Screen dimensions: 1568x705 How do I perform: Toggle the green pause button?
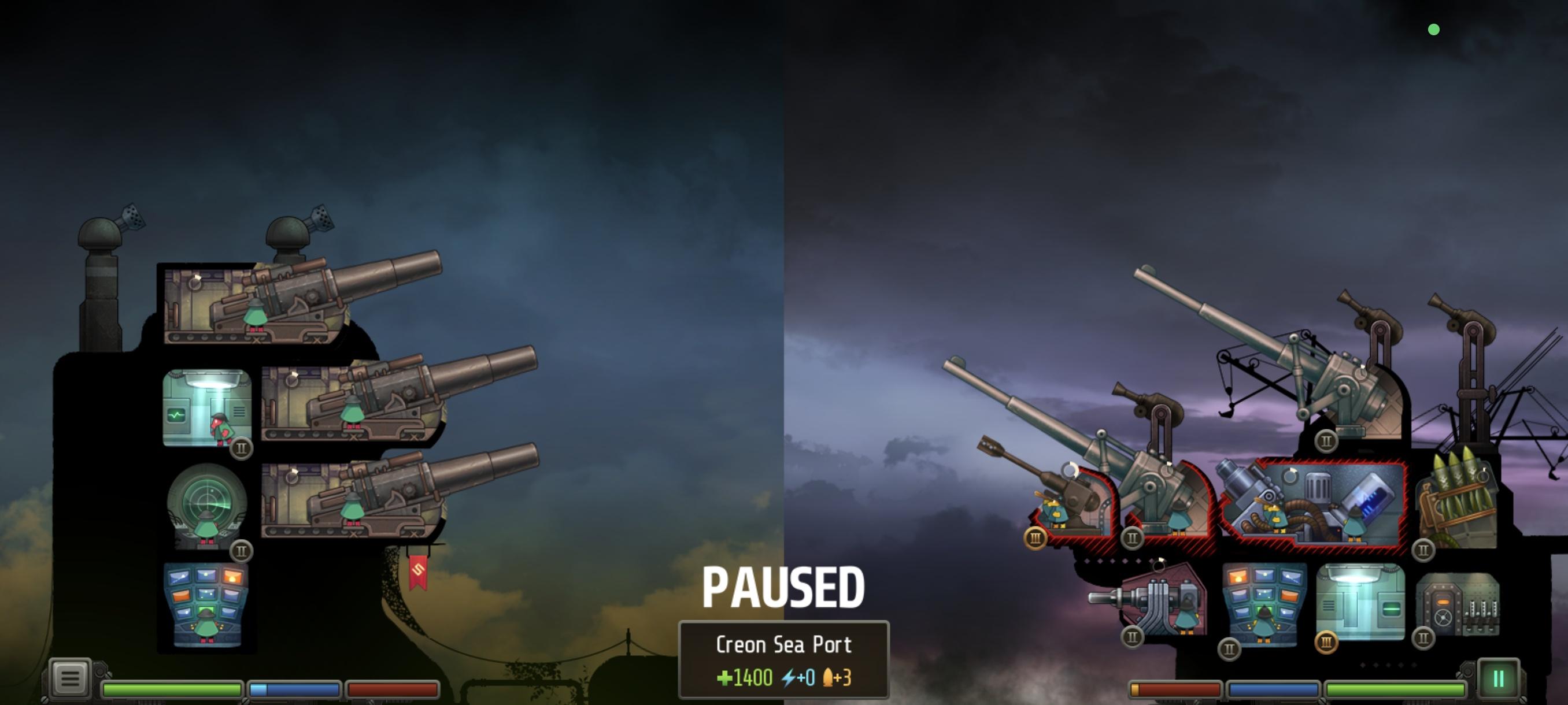click(1498, 678)
